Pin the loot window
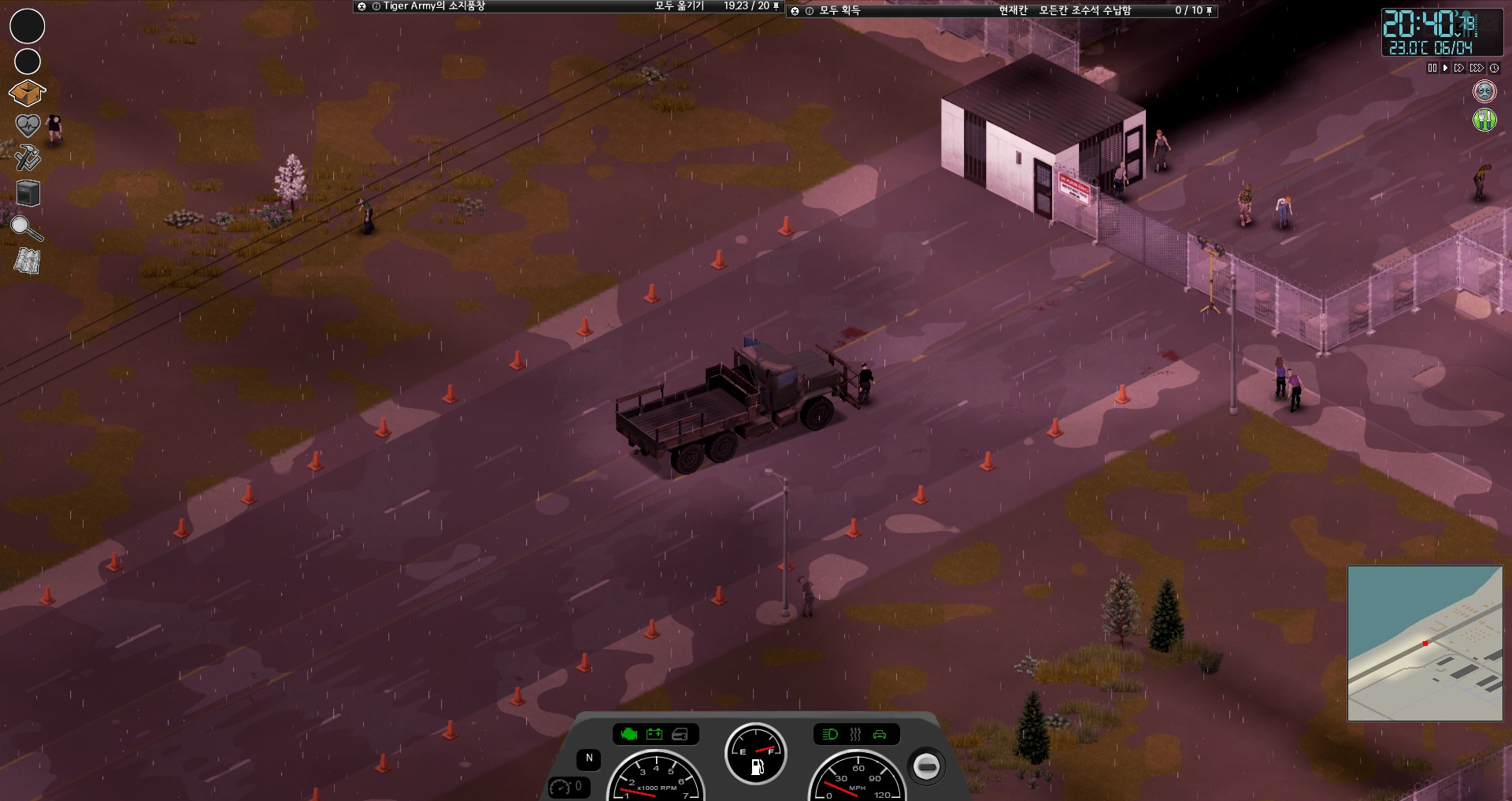This screenshot has height=801, width=1512. (x=1210, y=10)
